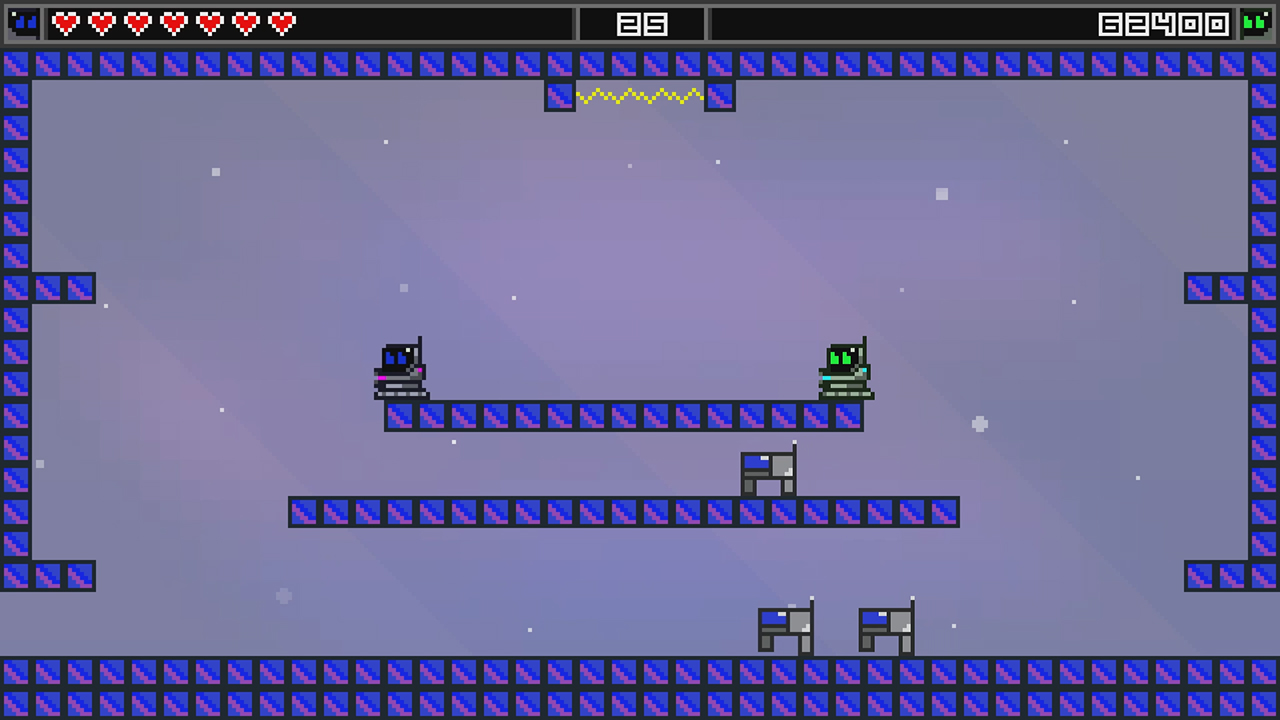
Task: Click the yellow zigzag spring hanging from the ceiling
Action: pos(640,96)
